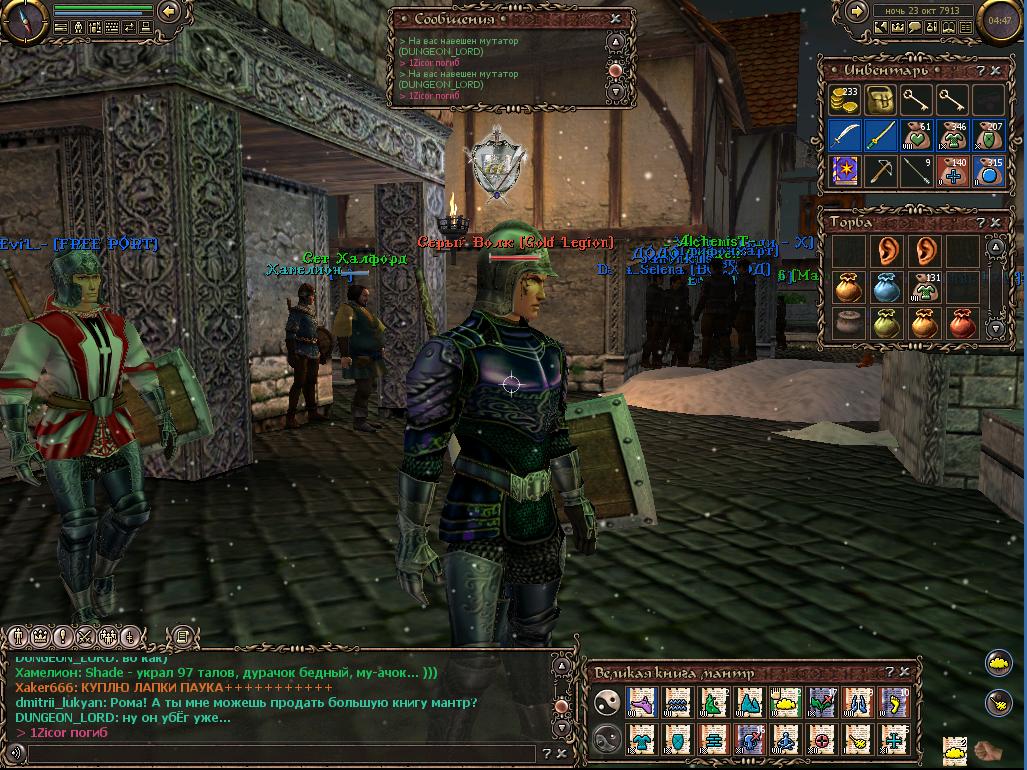Close the Великая книга мантр panel
1027x770 pixels.
(x=904, y=672)
